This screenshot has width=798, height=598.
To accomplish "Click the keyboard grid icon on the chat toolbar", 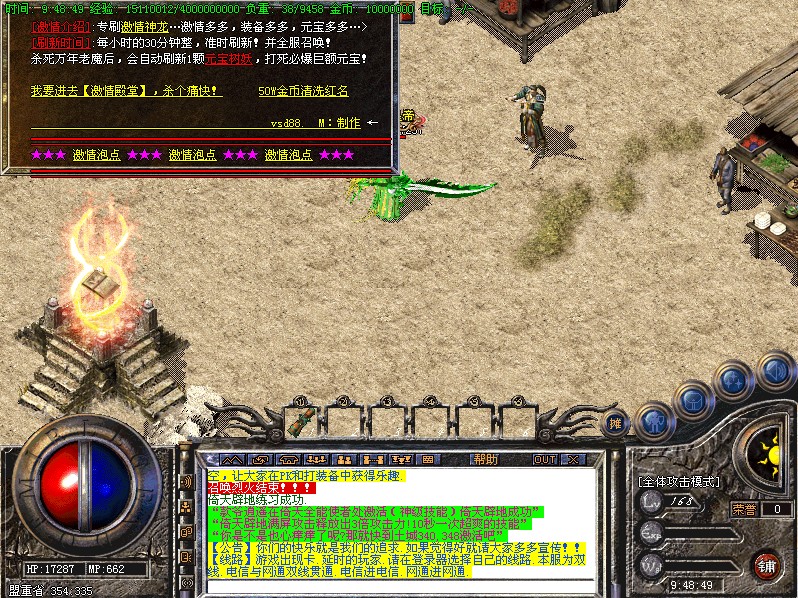I will click(x=427, y=459).
